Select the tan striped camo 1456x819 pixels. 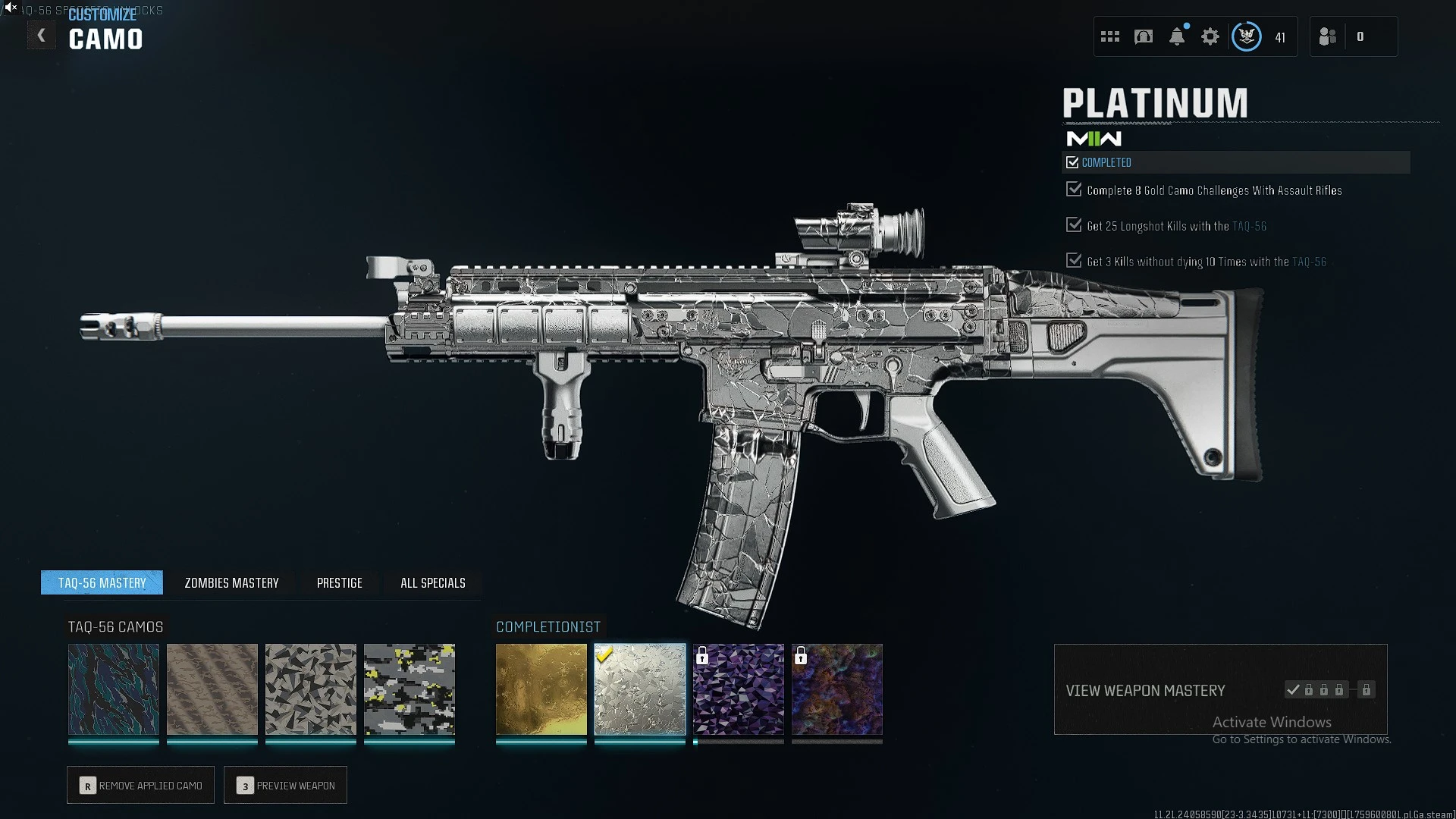[x=212, y=689]
